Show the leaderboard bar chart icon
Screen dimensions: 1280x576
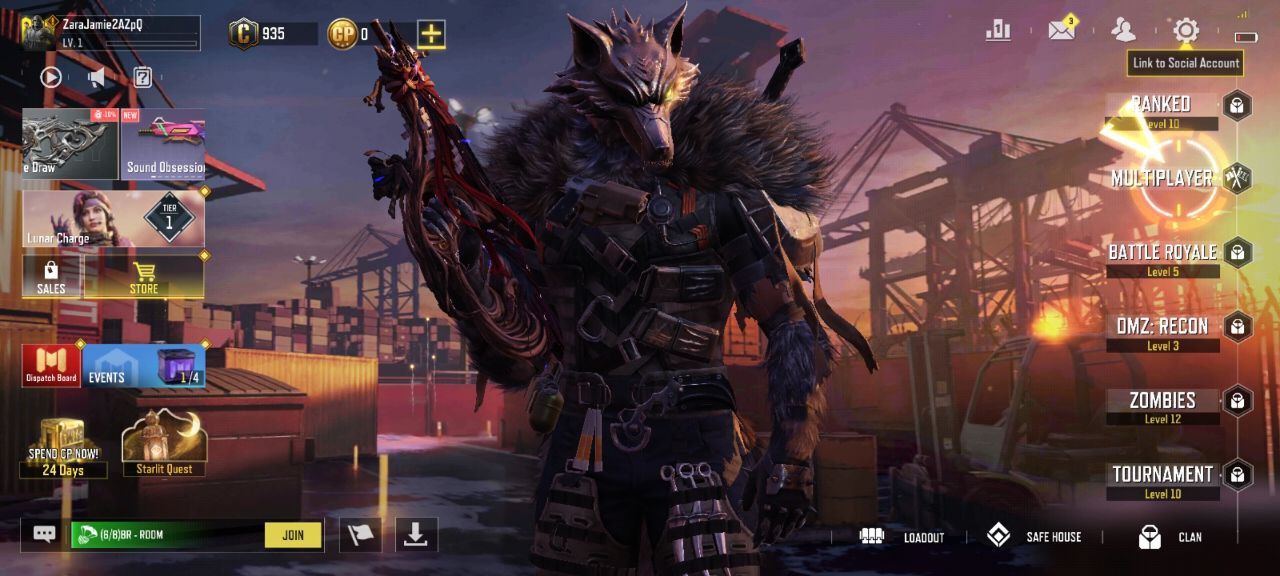coord(998,30)
